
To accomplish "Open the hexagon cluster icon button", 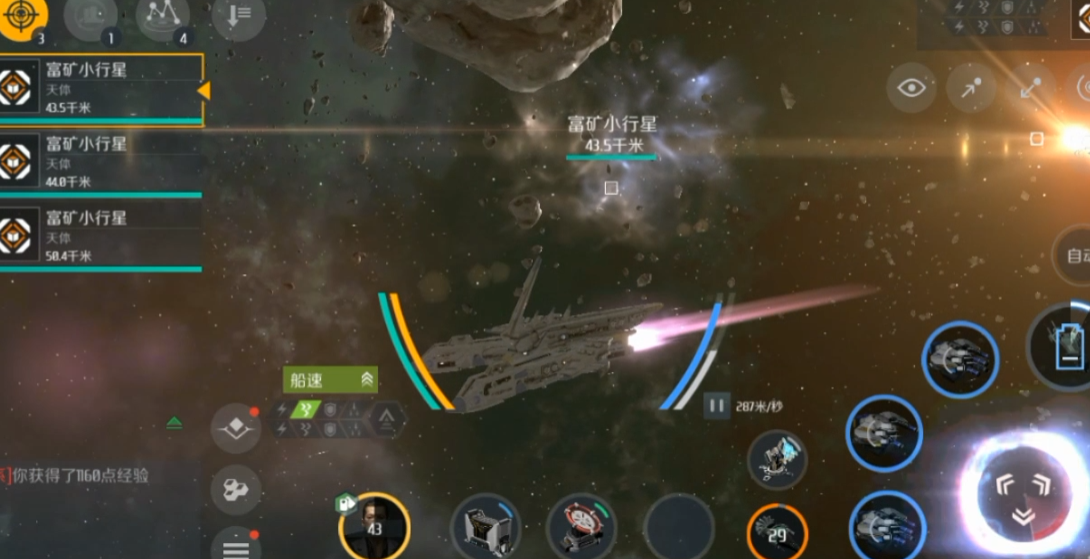I will pos(236,489).
